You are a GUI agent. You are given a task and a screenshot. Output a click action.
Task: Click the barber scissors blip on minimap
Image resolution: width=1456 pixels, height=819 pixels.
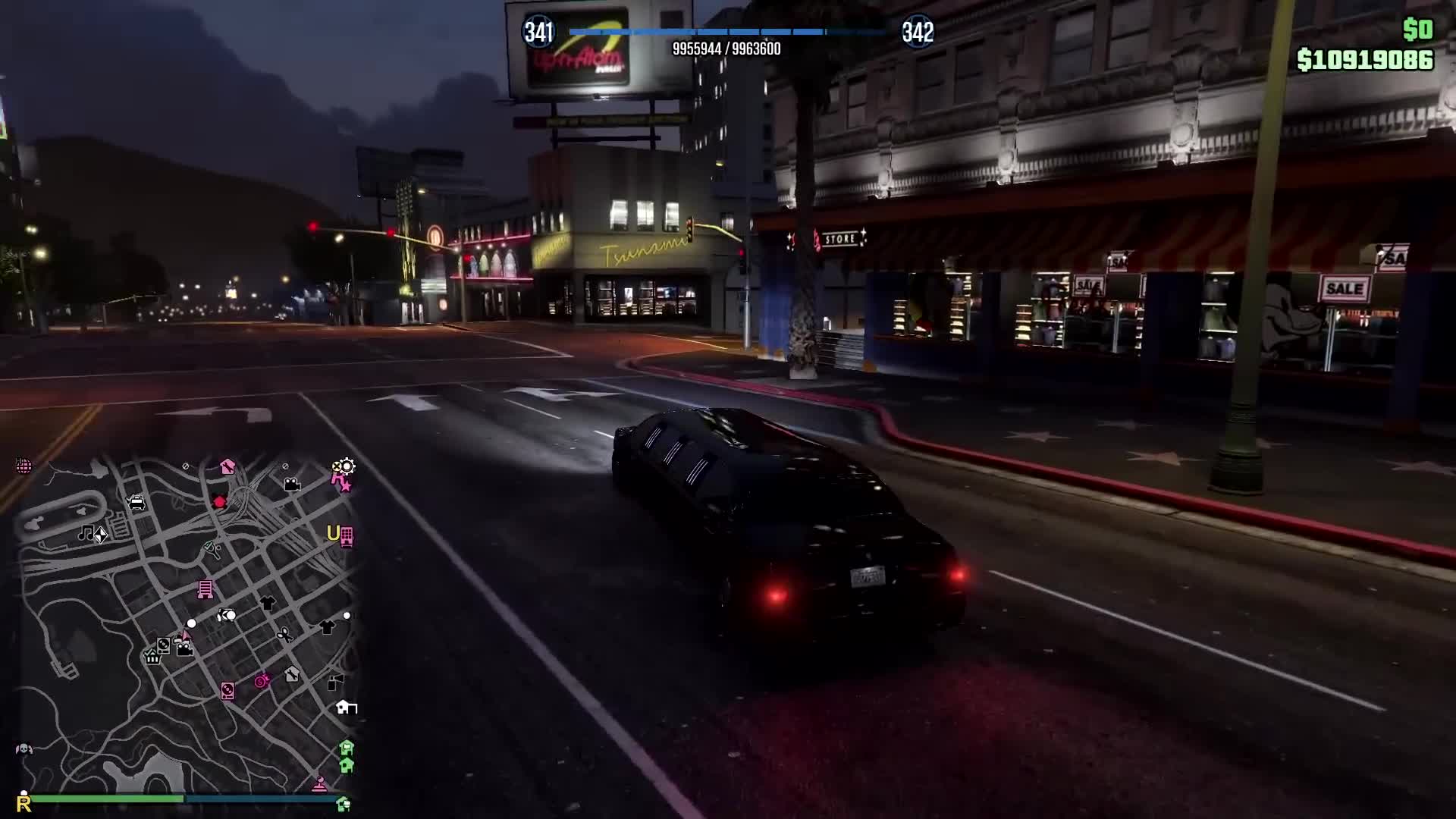[x=284, y=633]
